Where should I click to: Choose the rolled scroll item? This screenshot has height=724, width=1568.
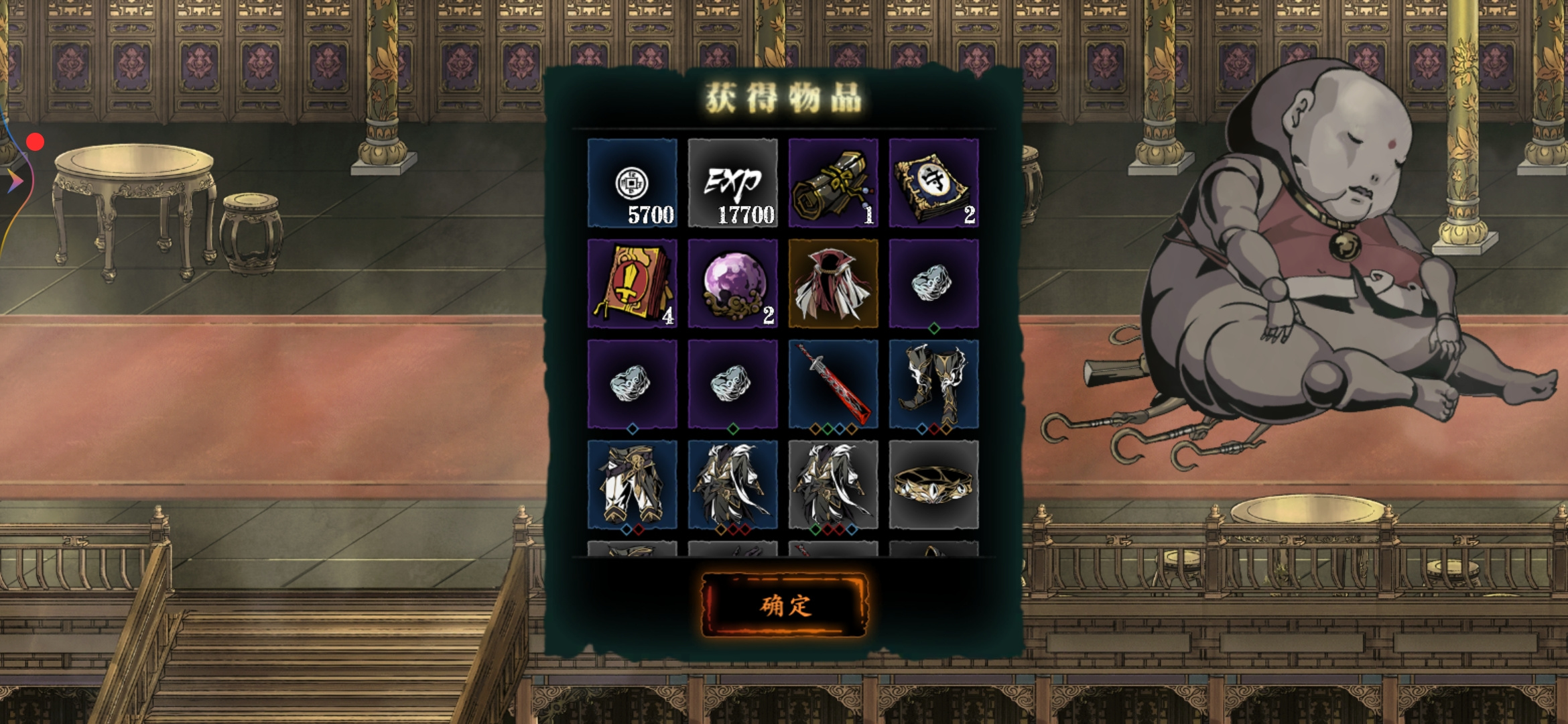tap(833, 183)
